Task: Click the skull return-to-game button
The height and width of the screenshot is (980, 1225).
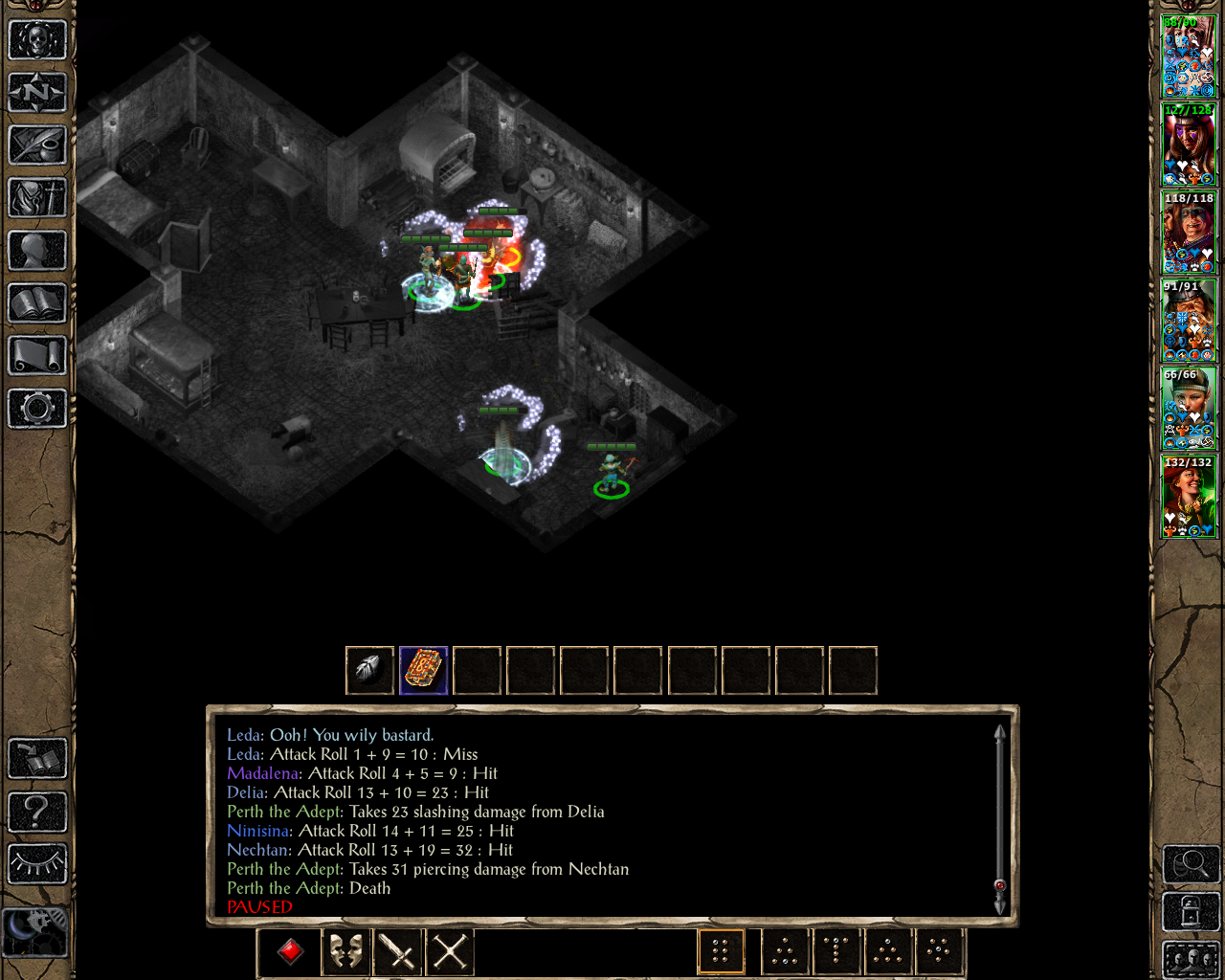Action: (x=37, y=40)
